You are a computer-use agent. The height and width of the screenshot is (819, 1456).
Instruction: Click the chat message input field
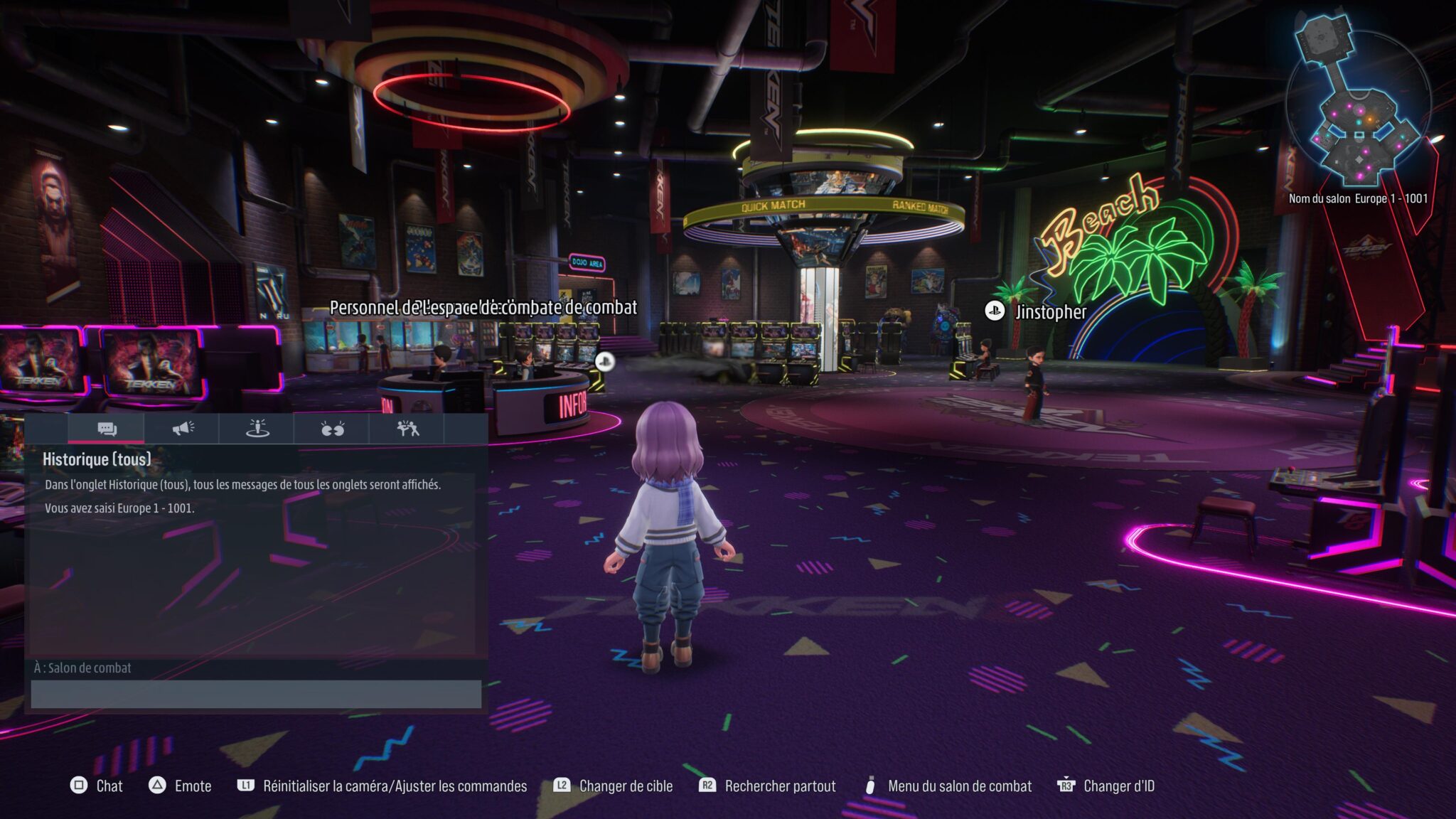pos(256,694)
